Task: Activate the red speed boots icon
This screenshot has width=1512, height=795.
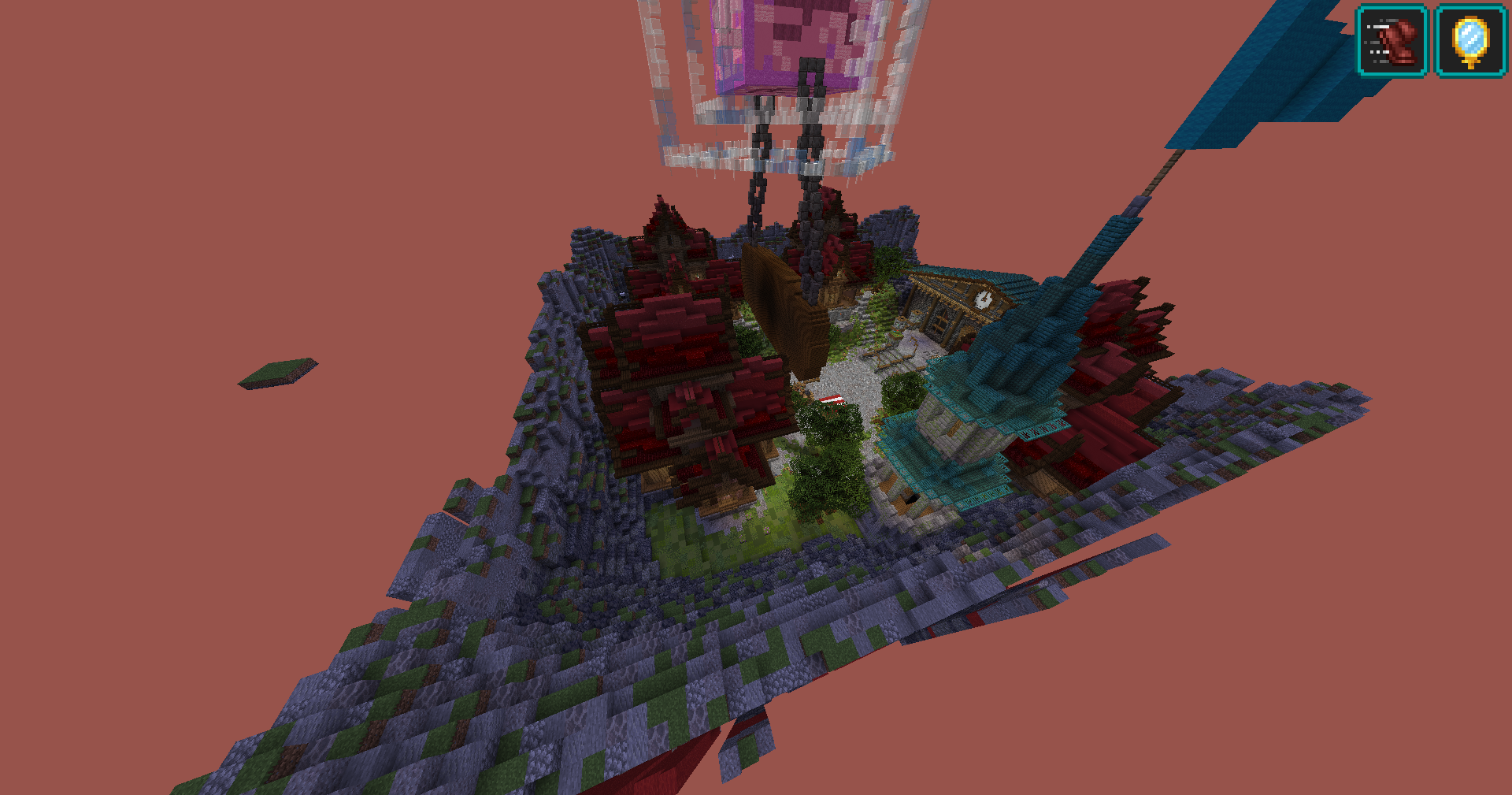Action: pos(1392,42)
